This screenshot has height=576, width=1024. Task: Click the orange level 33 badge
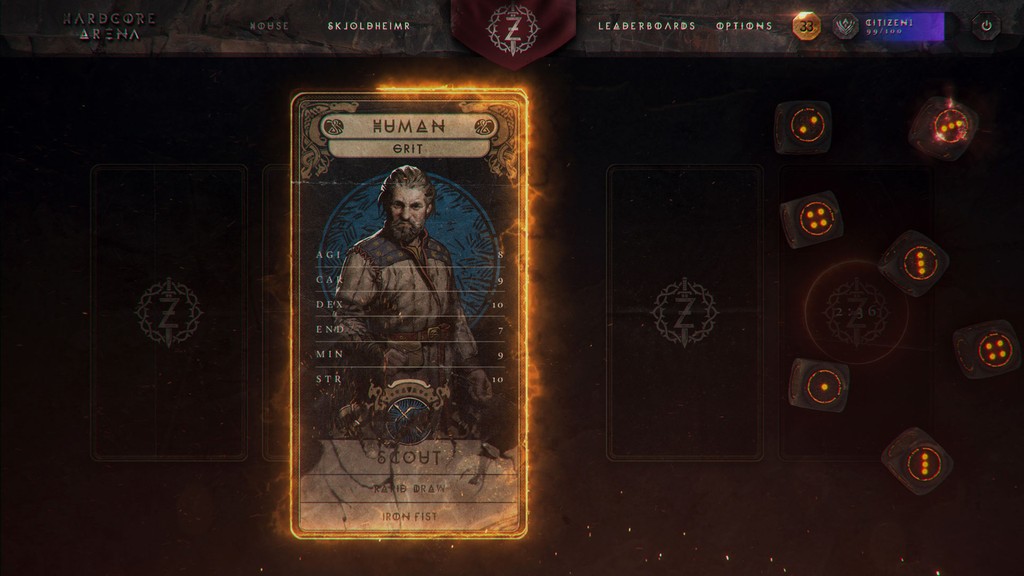click(x=806, y=26)
